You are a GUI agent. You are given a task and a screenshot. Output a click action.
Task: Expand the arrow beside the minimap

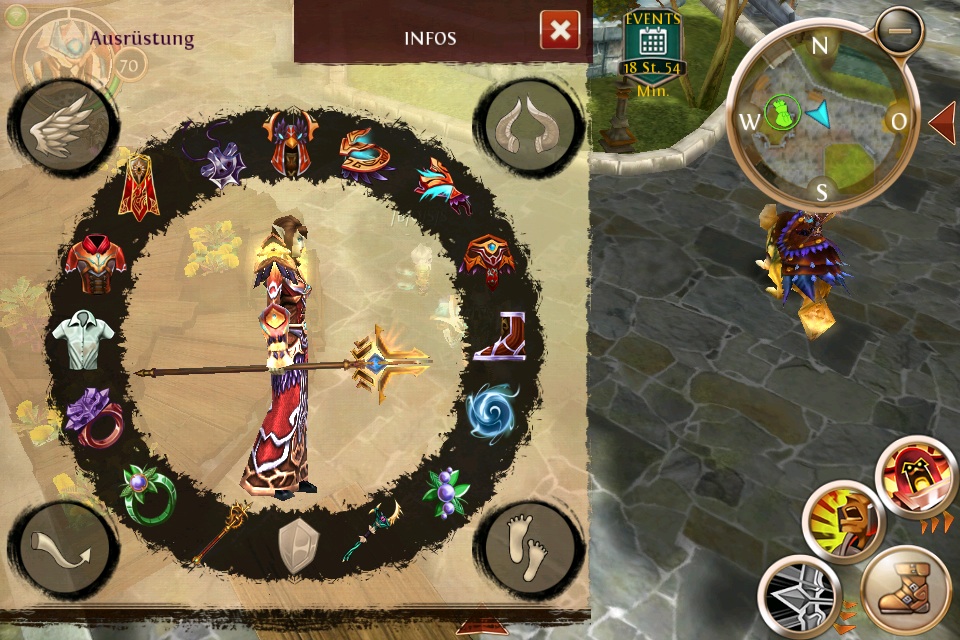(942, 122)
